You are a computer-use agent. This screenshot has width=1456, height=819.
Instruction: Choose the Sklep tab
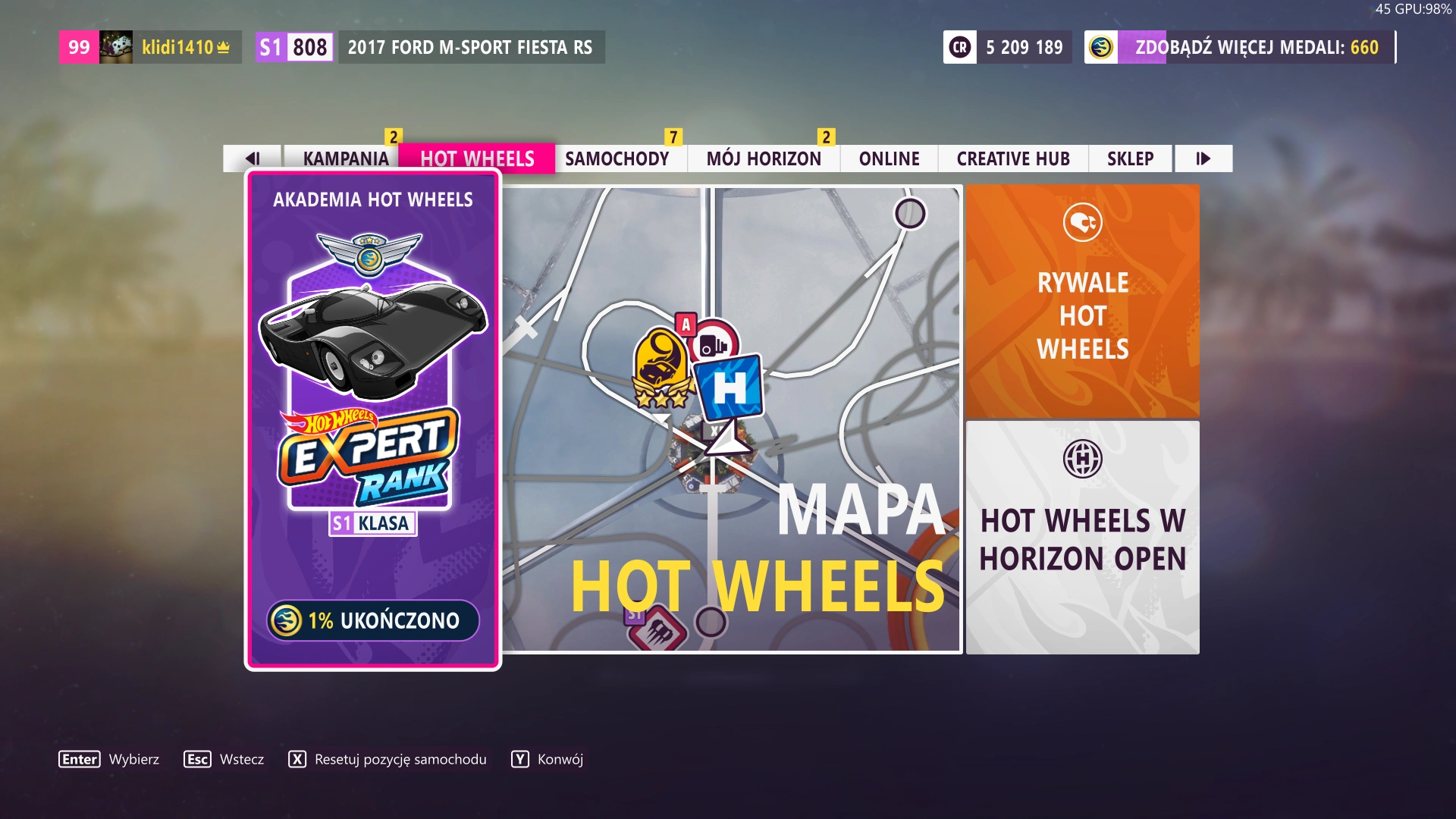1130,158
